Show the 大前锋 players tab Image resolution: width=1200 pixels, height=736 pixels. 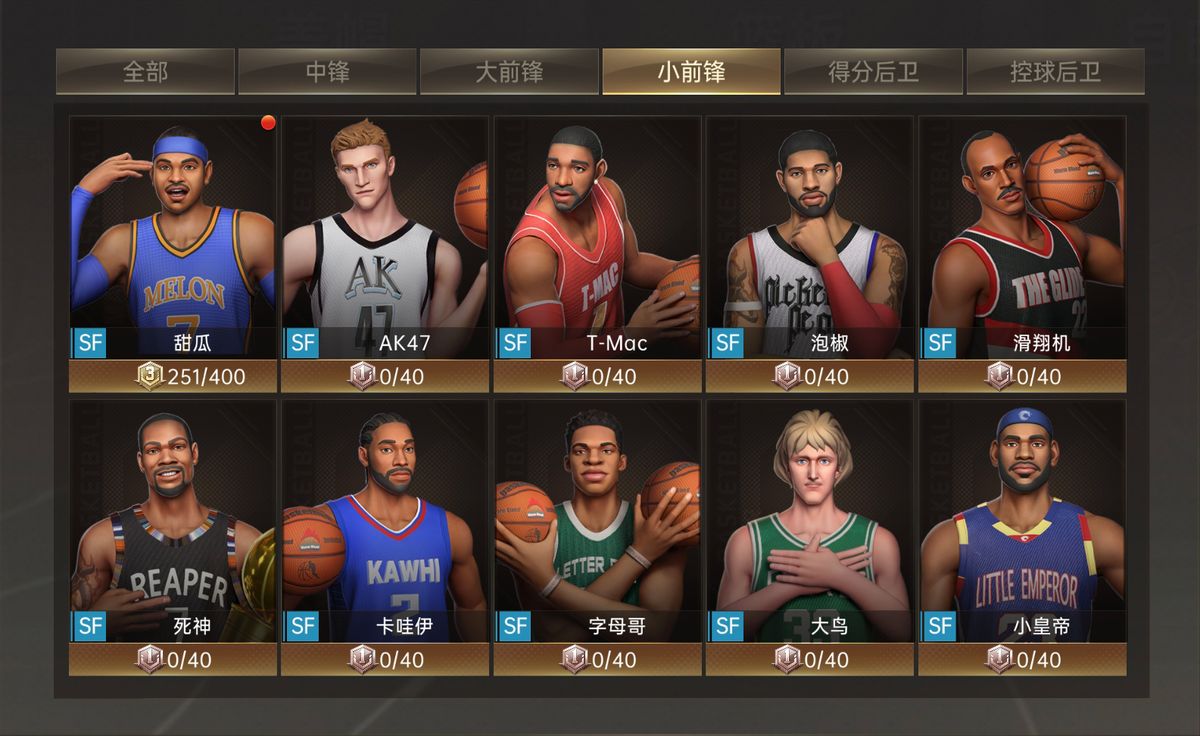pos(510,72)
